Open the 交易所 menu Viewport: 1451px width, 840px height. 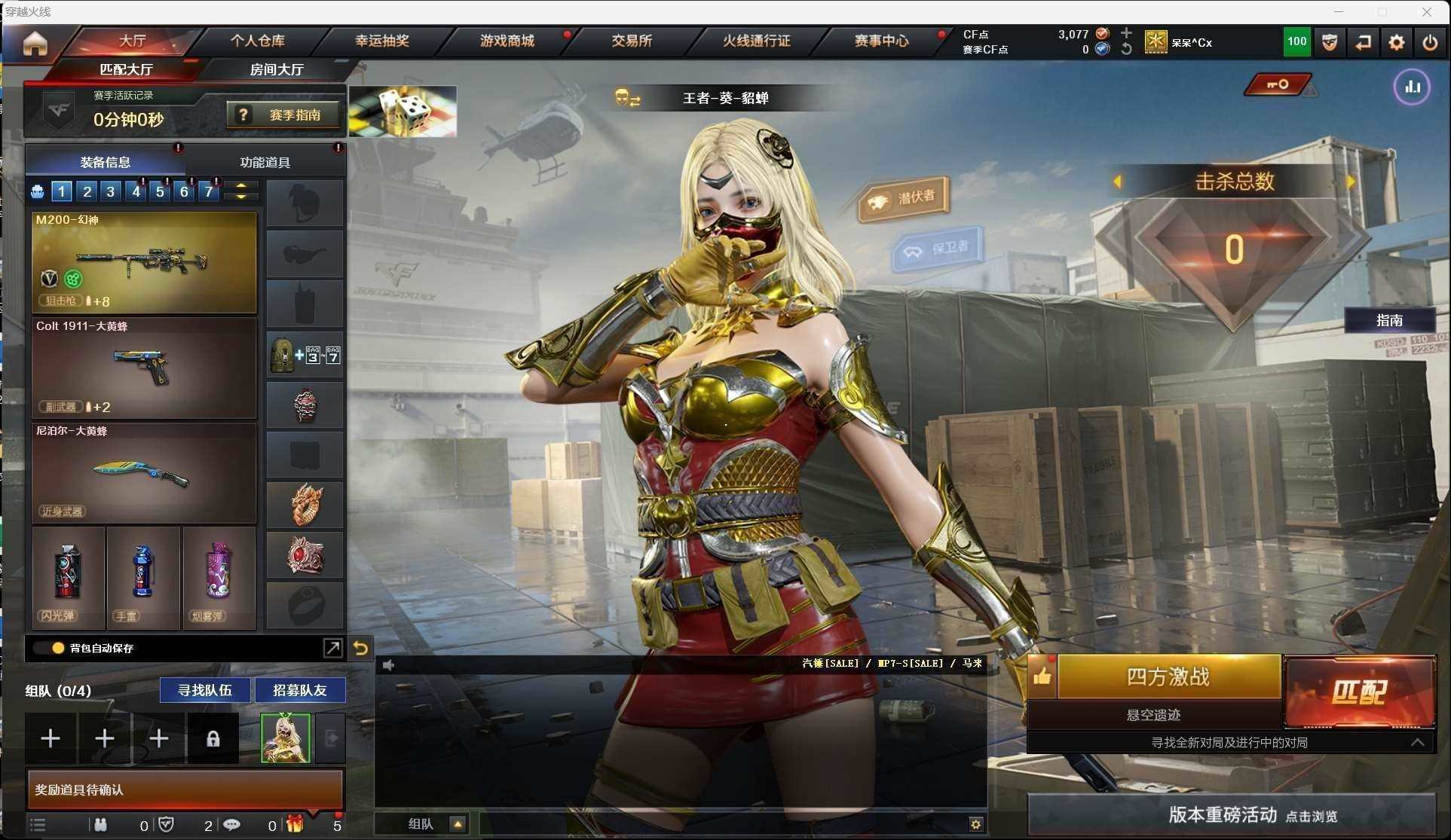click(632, 41)
